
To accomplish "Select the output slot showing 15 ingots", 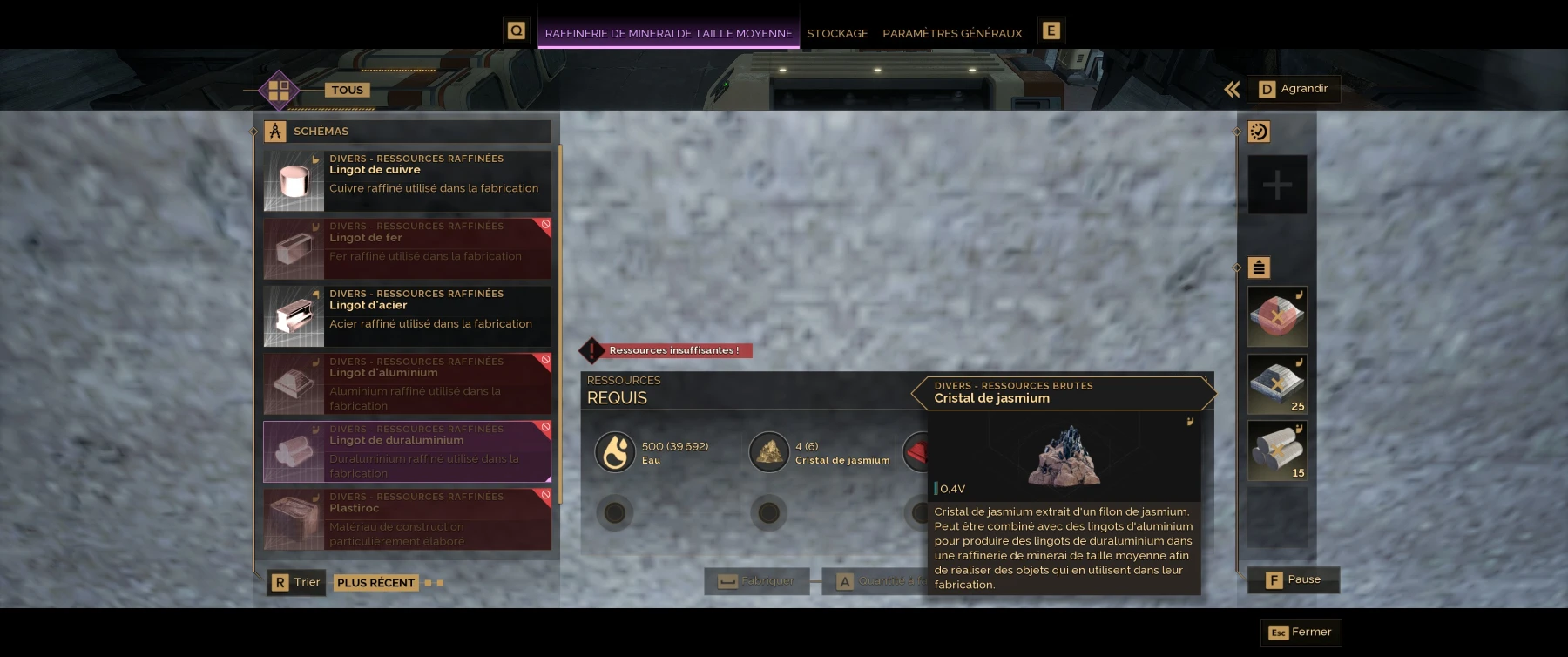I will point(1277,451).
